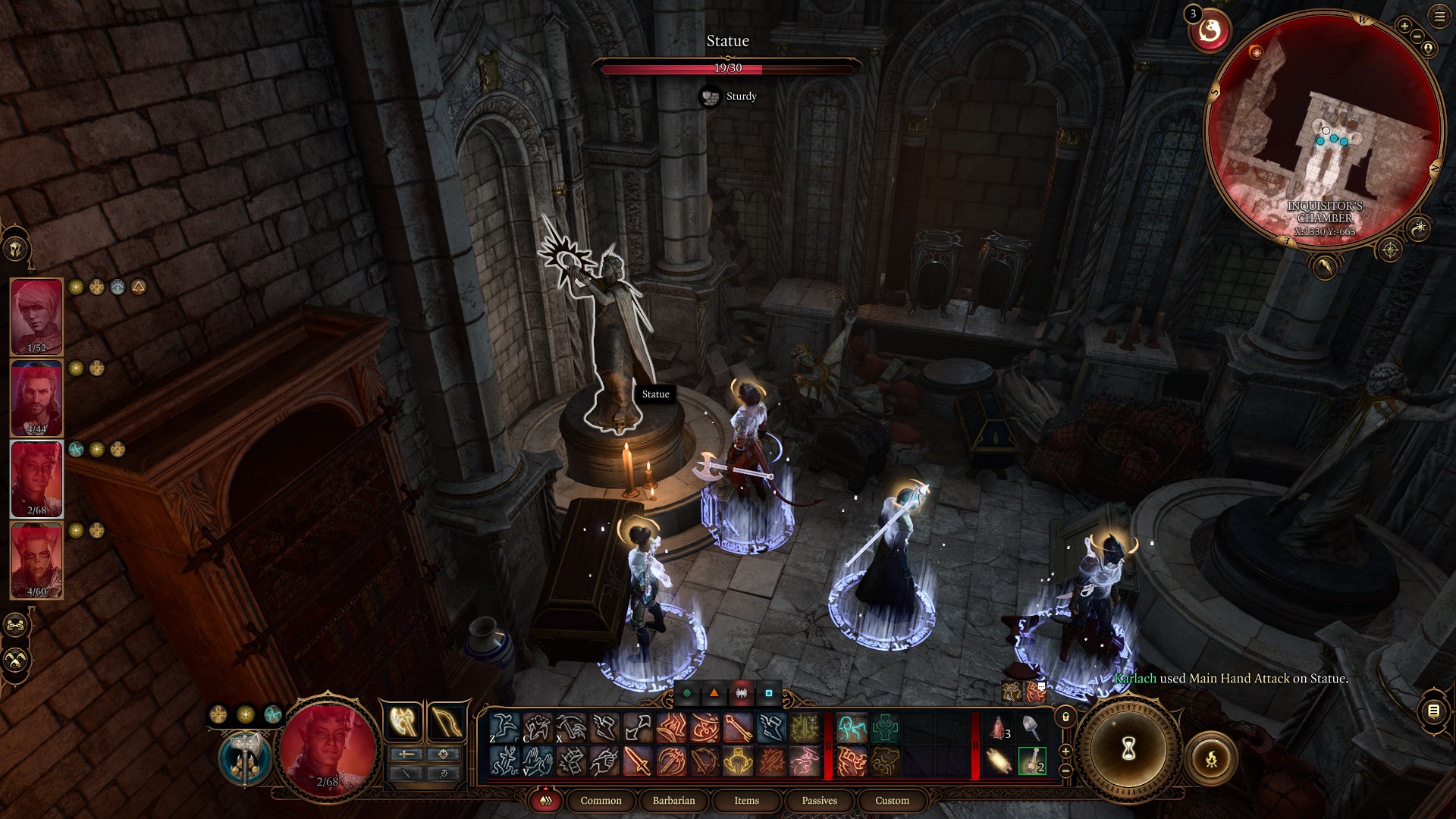Image resolution: width=1456 pixels, height=819 pixels.
Task: Switch to the Barbarian hotbar tab
Action: point(673,801)
